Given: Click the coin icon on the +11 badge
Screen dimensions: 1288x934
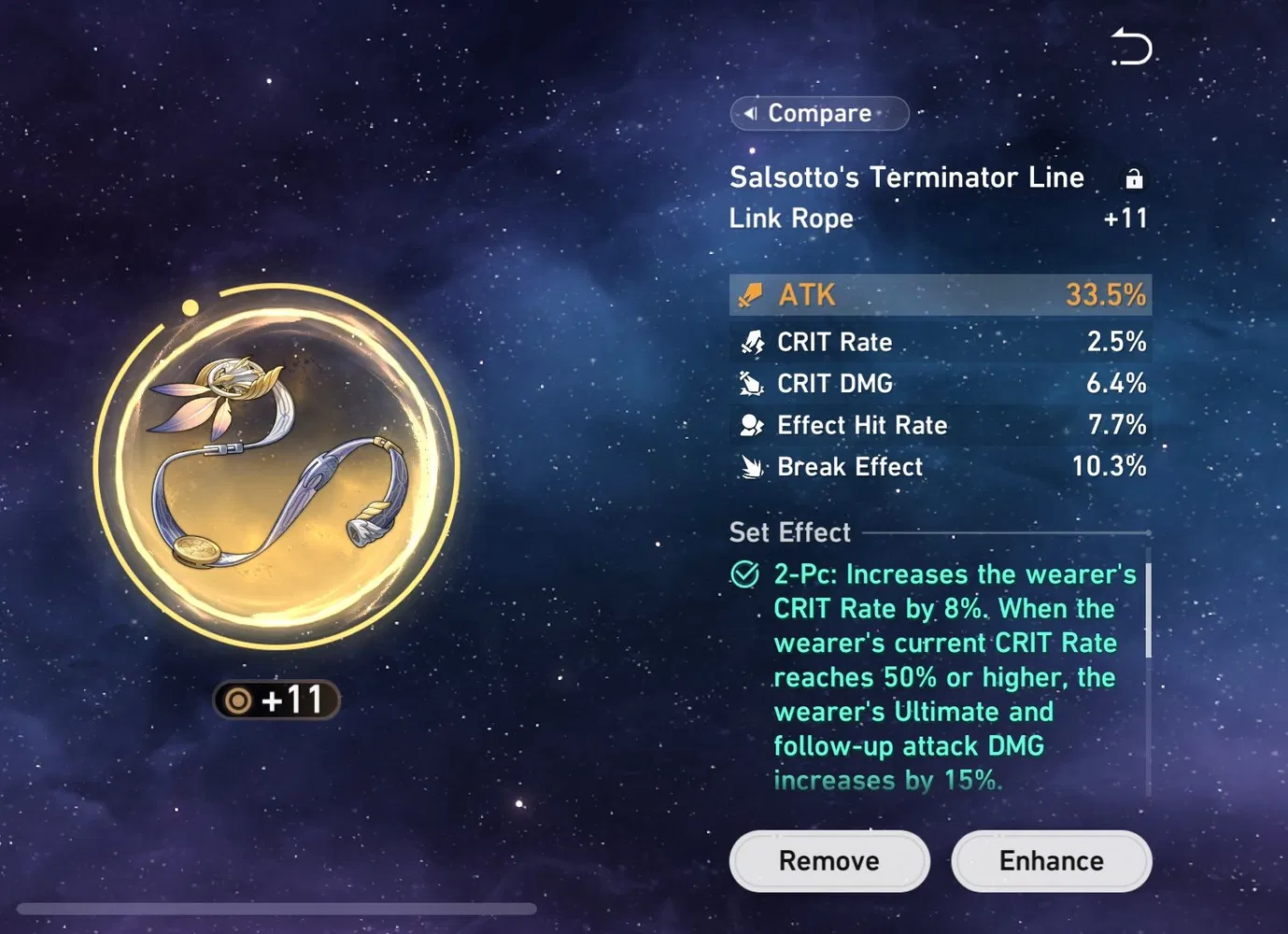Looking at the screenshot, I should pyautogui.click(x=237, y=700).
